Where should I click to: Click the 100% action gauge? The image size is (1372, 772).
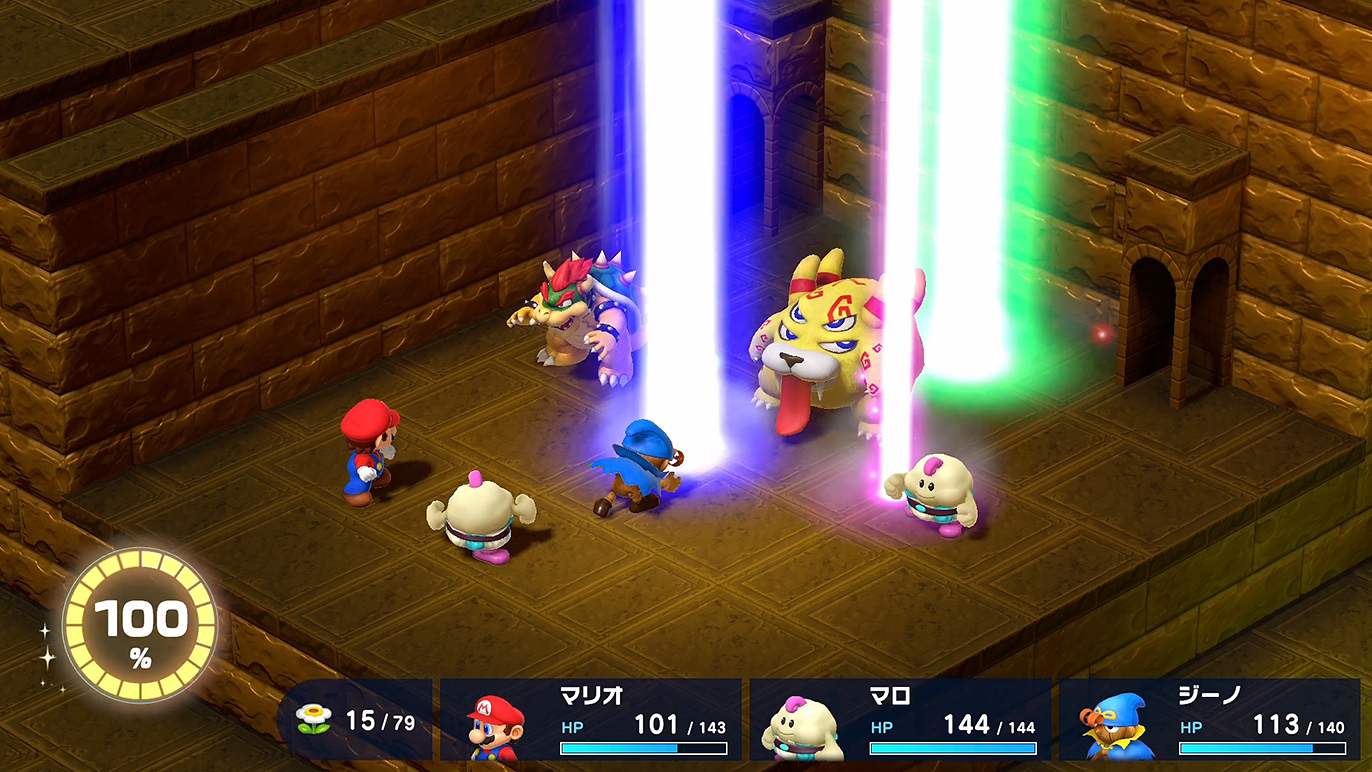pyautogui.click(x=140, y=626)
